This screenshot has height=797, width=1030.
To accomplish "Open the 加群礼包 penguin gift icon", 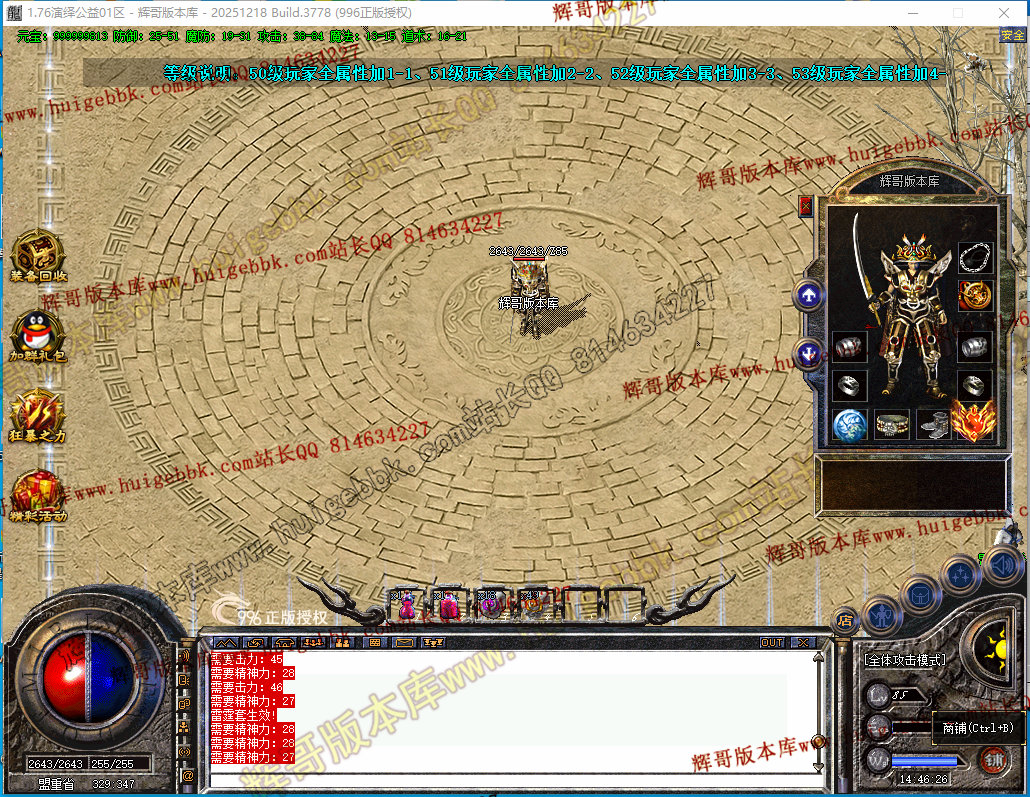I will (x=38, y=334).
